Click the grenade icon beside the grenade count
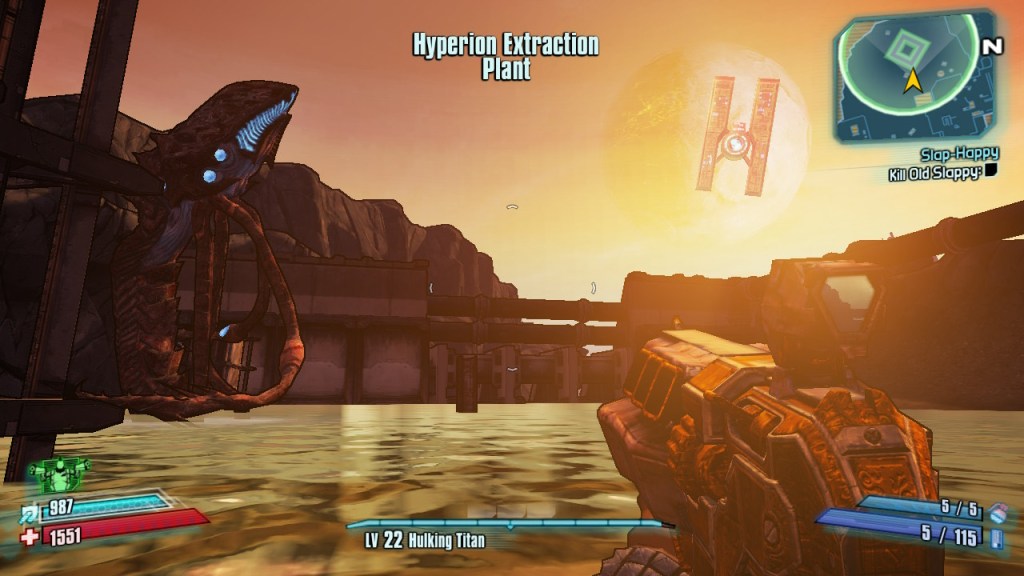The image size is (1024, 576). pyautogui.click(x=996, y=512)
